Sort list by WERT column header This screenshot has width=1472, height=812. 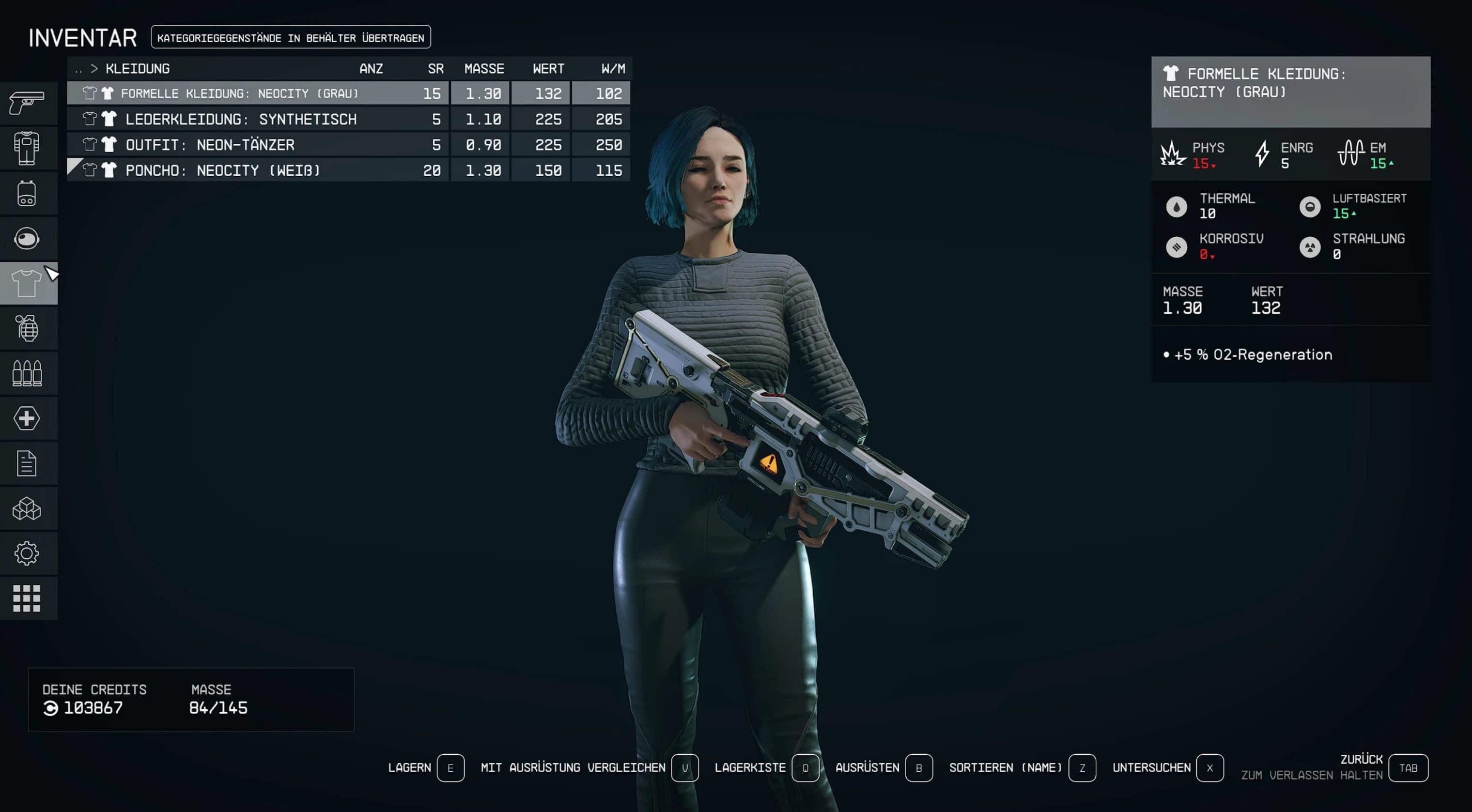coord(548,69)
